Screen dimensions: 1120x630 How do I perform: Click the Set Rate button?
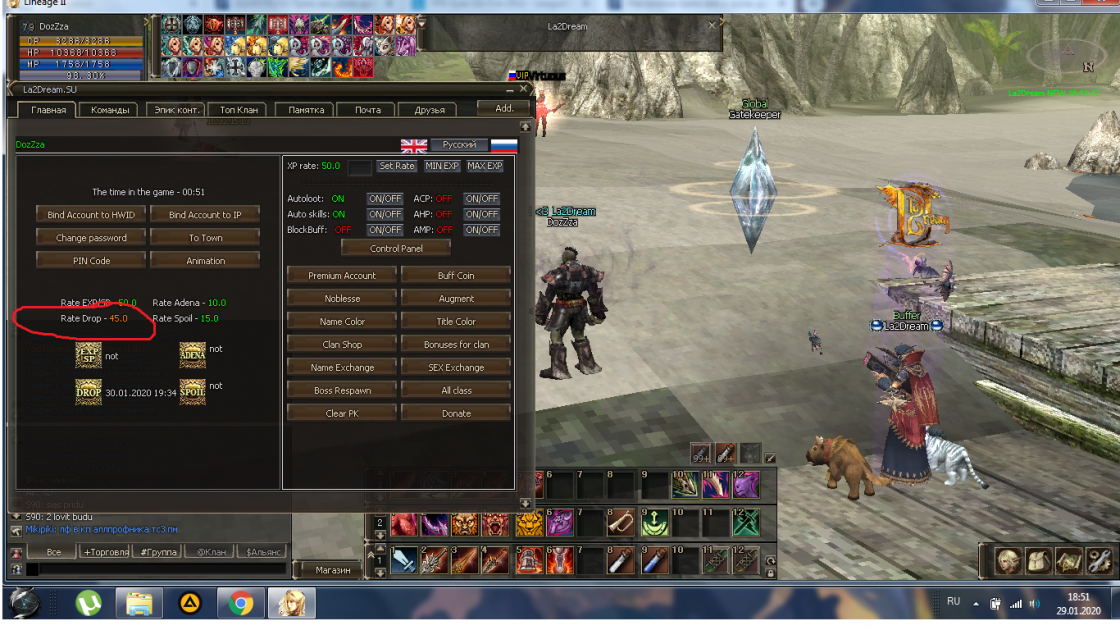[397, 166]
